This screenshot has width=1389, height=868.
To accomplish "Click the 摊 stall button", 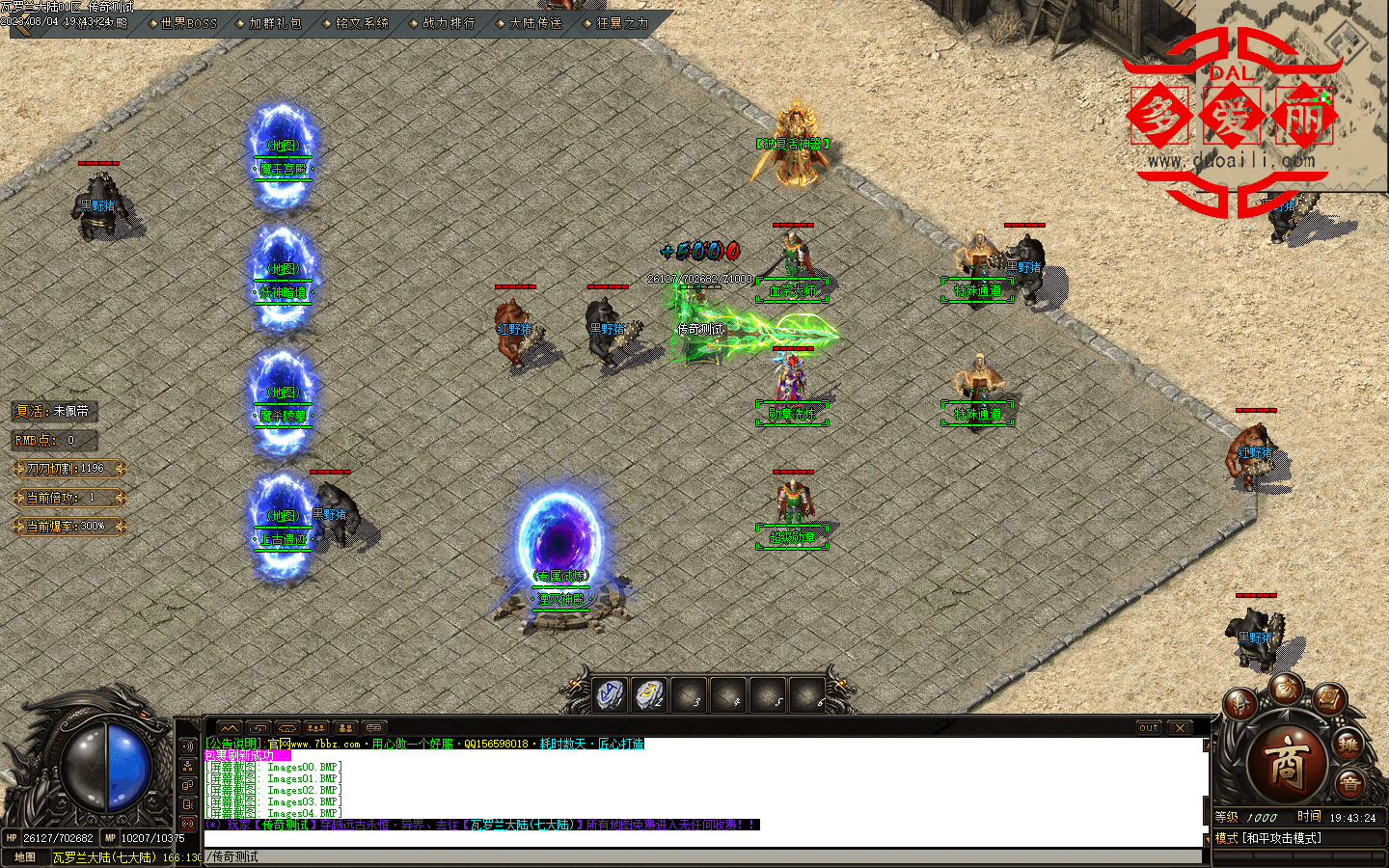I will [1348, 745].
